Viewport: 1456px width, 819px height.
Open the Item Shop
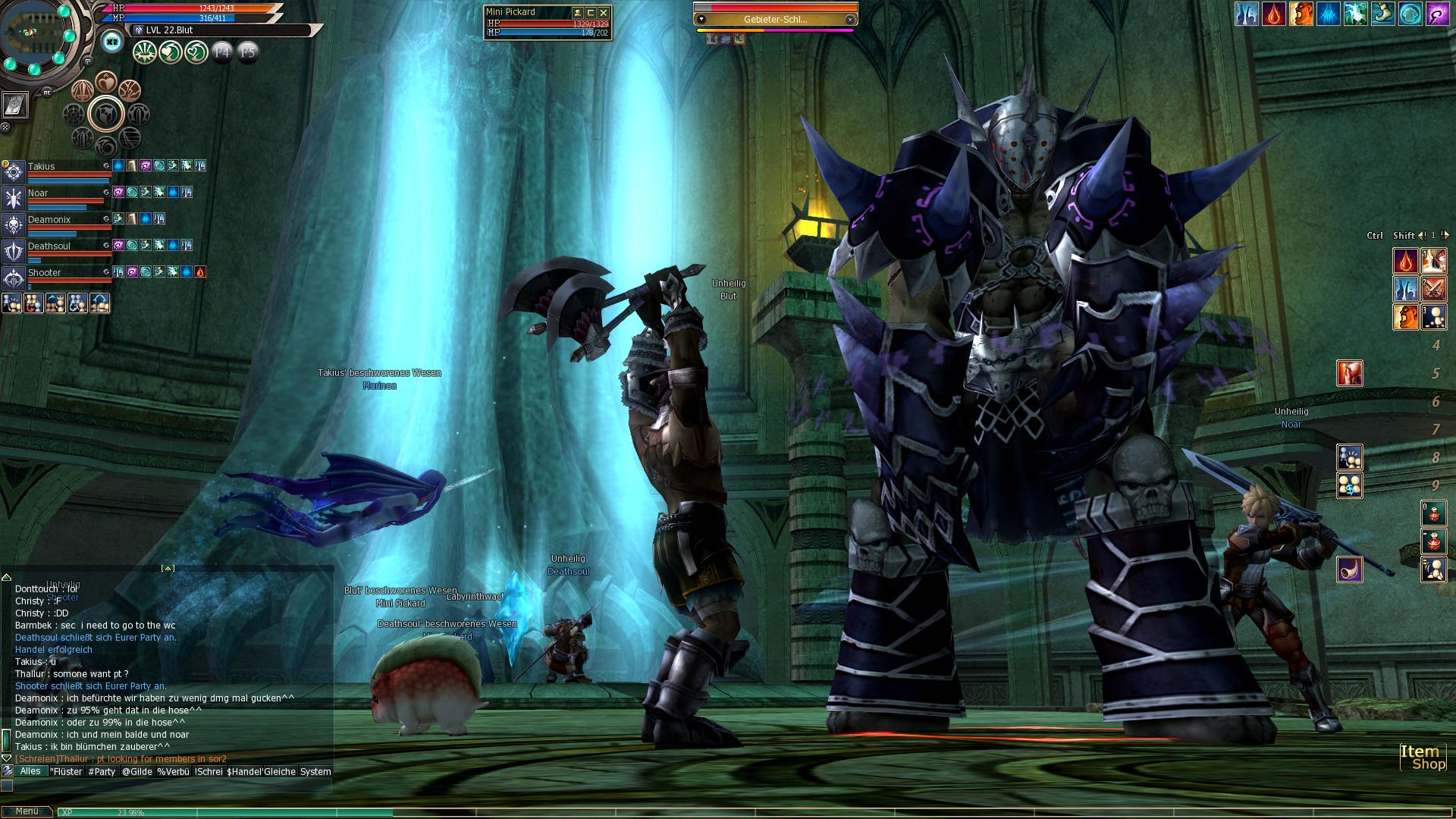[x=1422, y=757]
